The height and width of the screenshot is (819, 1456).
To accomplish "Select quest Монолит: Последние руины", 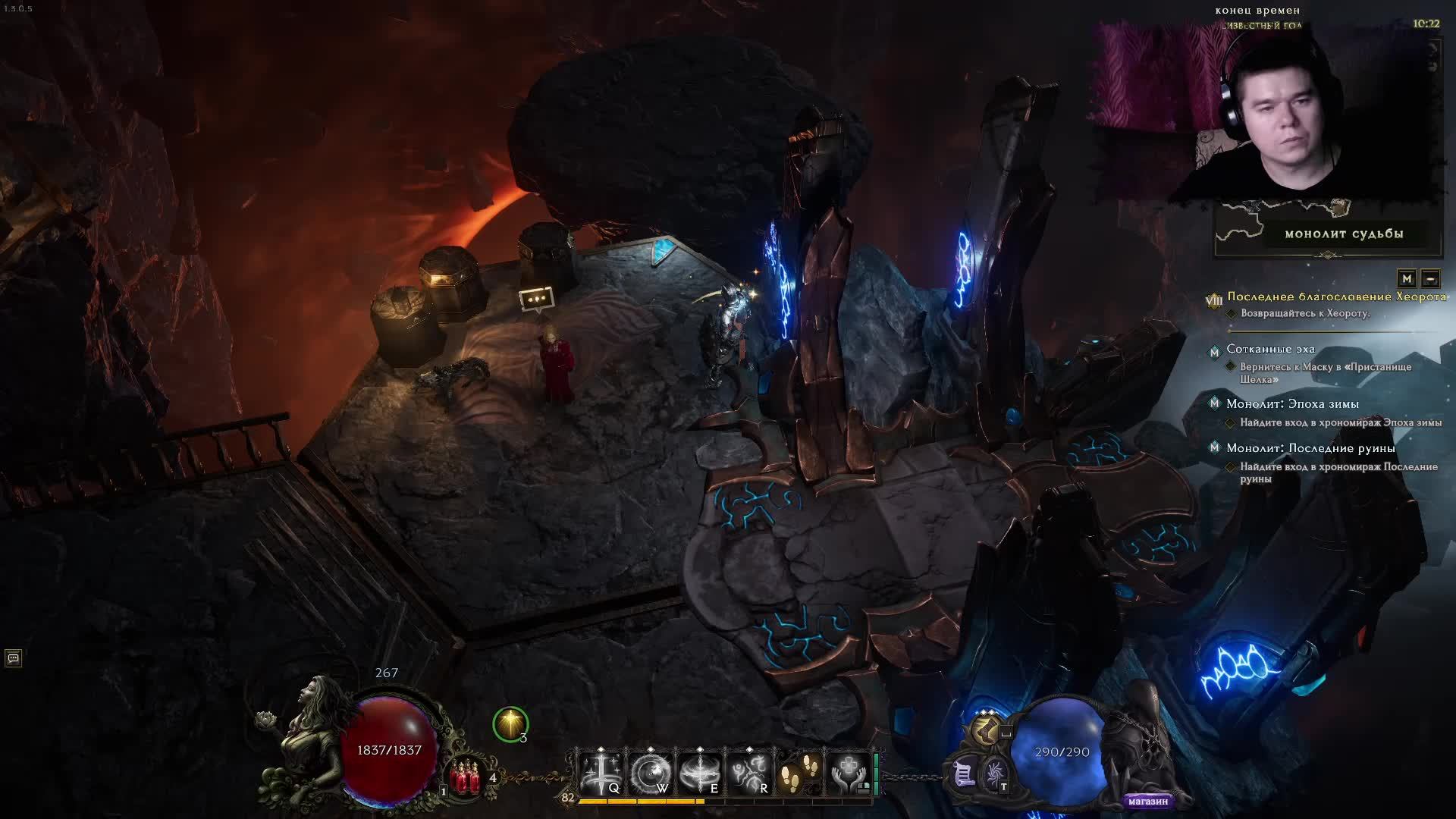I will pyautogui.click(x=1310, y=447).
